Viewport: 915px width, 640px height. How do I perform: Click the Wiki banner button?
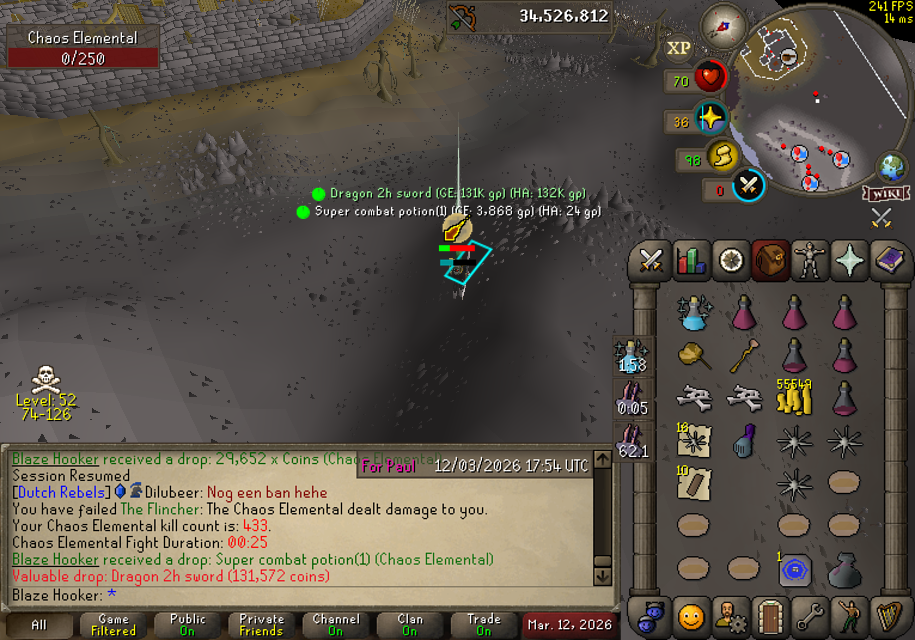pos(885,193)
